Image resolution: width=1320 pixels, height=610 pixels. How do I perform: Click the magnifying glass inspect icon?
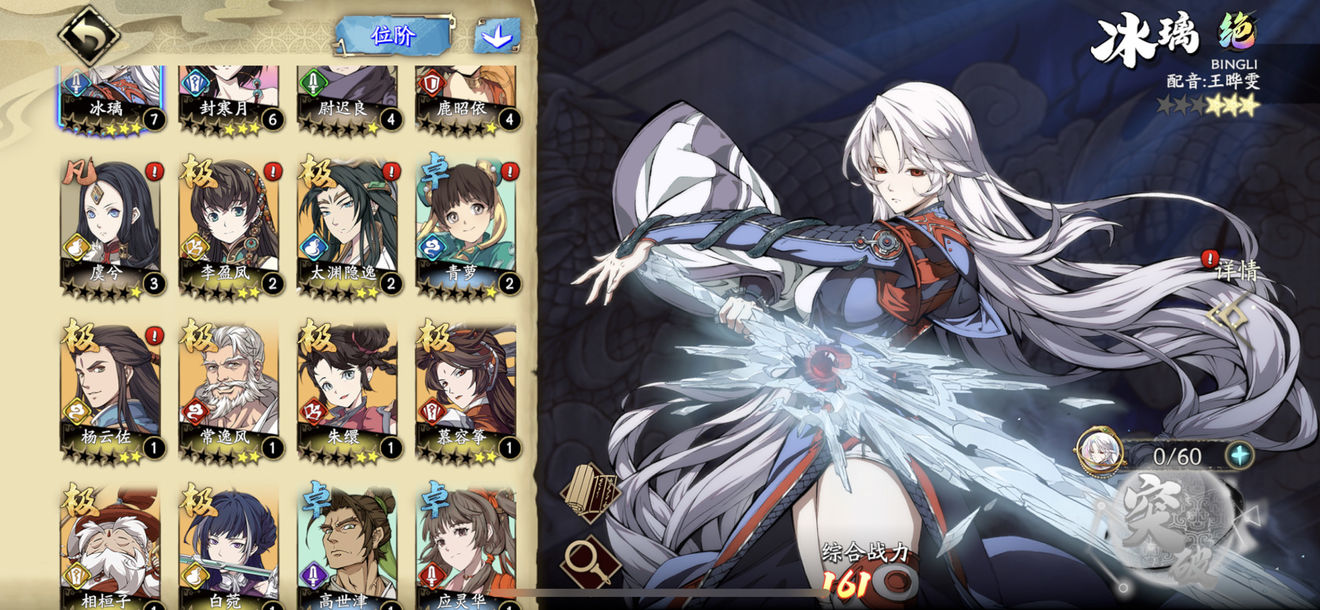588,559
